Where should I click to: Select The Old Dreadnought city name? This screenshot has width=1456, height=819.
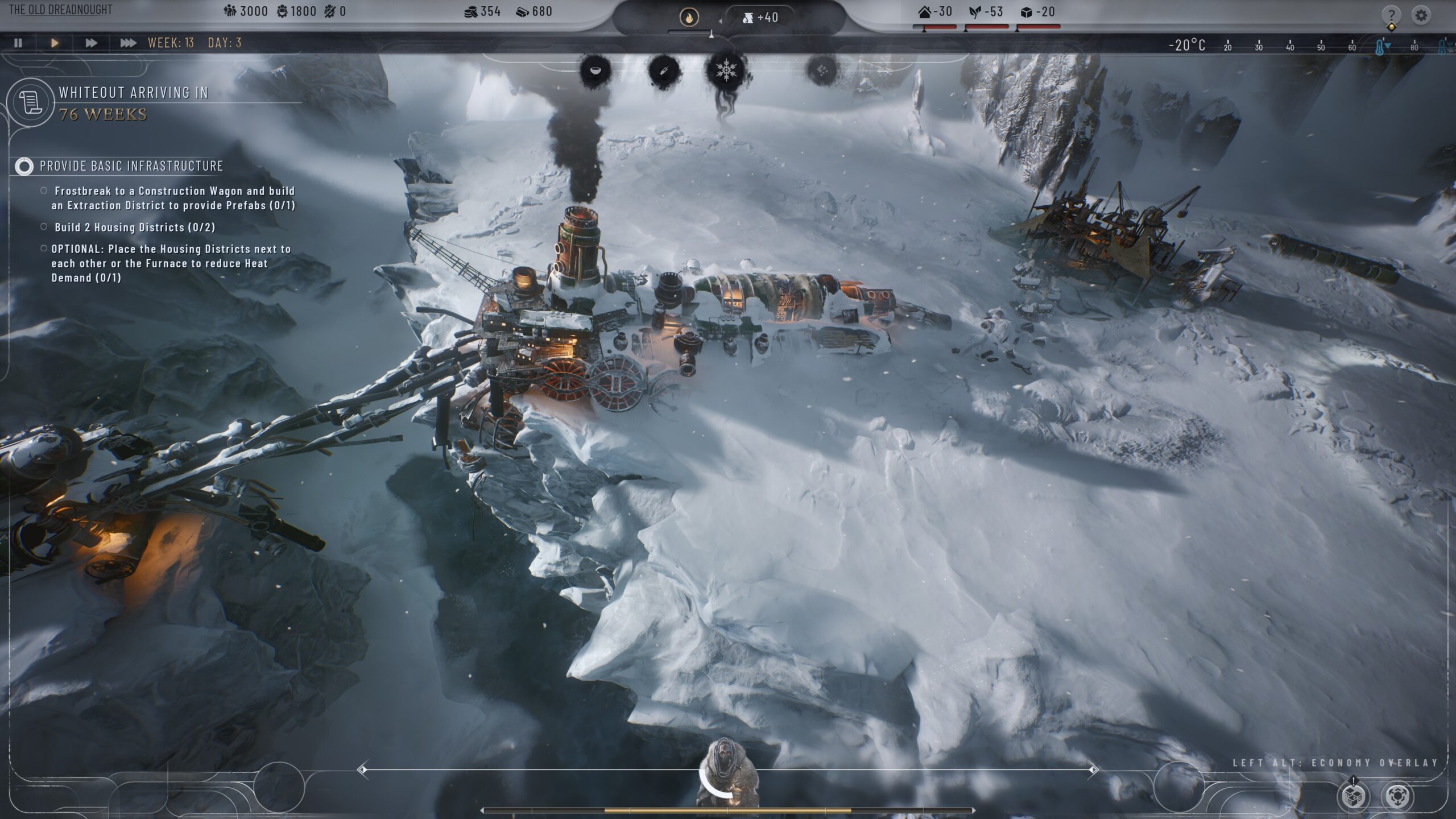tap(61, 10)
